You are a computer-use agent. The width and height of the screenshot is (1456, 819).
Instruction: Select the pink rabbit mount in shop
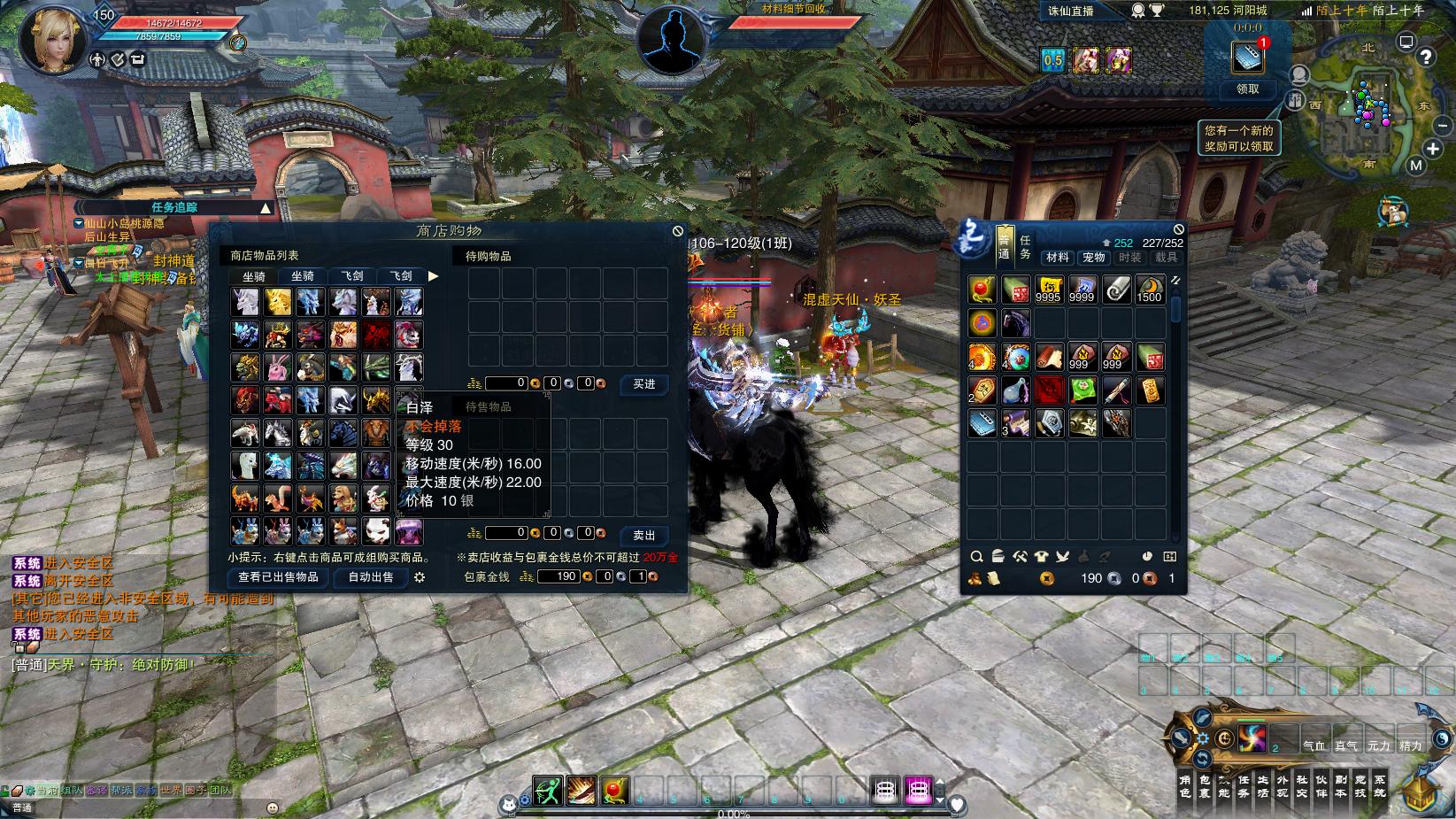tap(279, 367)
